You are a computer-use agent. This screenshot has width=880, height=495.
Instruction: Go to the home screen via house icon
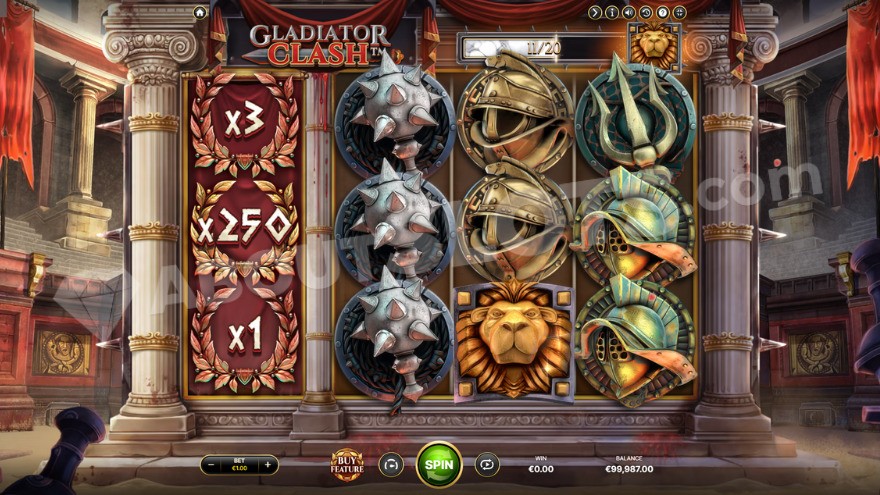[x=200, y=12]
